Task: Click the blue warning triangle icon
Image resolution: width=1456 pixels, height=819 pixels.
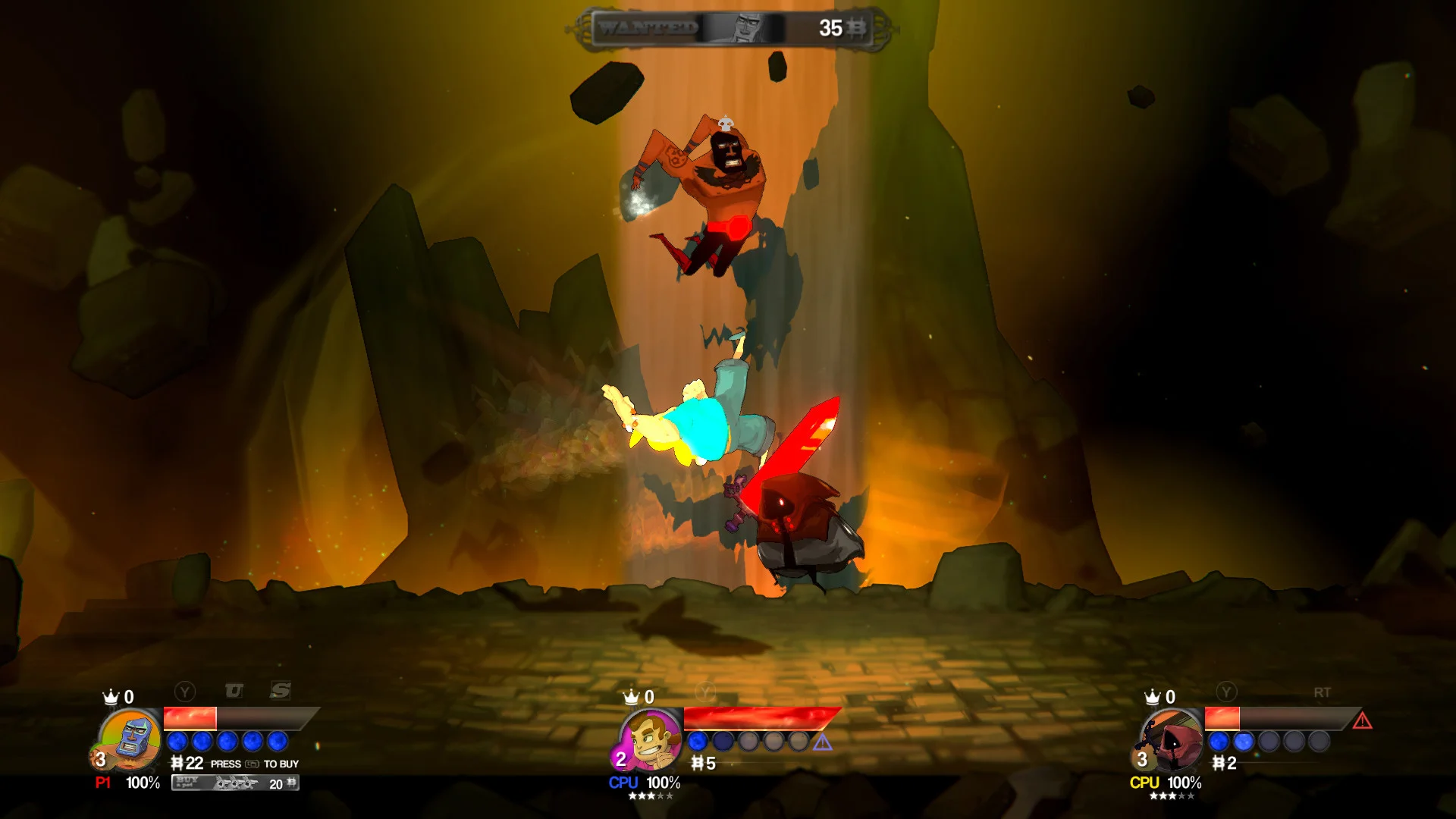Action: click(823, 742)
